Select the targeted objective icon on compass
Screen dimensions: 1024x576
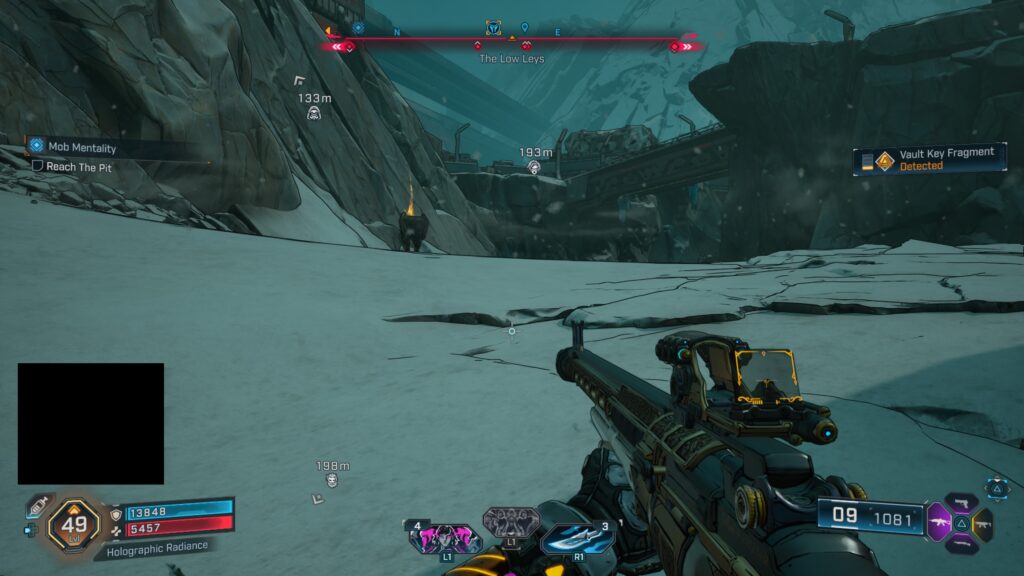[493, 27]
